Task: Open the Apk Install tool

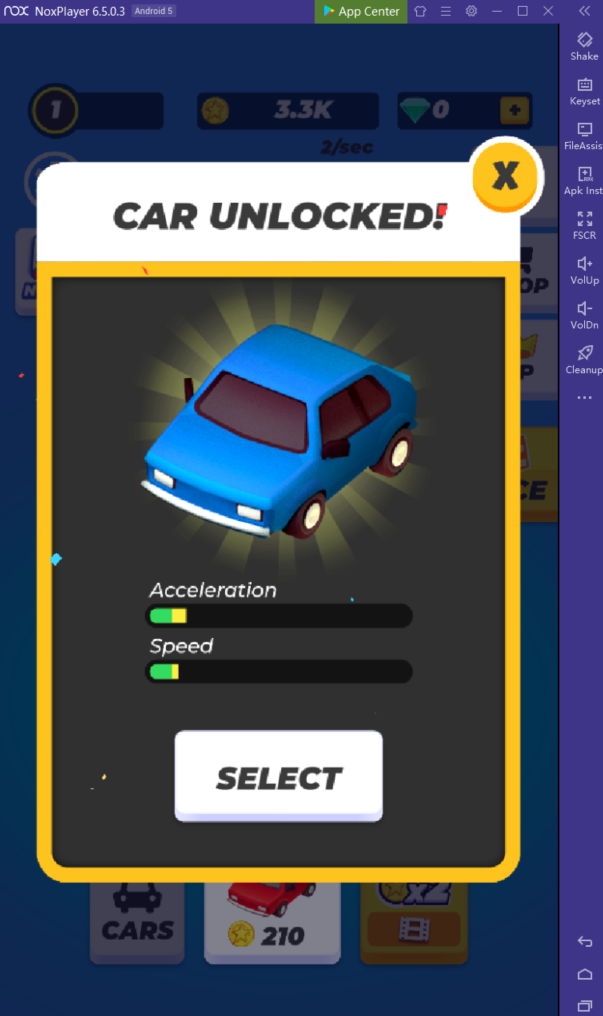Action: click(x=584, y=180)
